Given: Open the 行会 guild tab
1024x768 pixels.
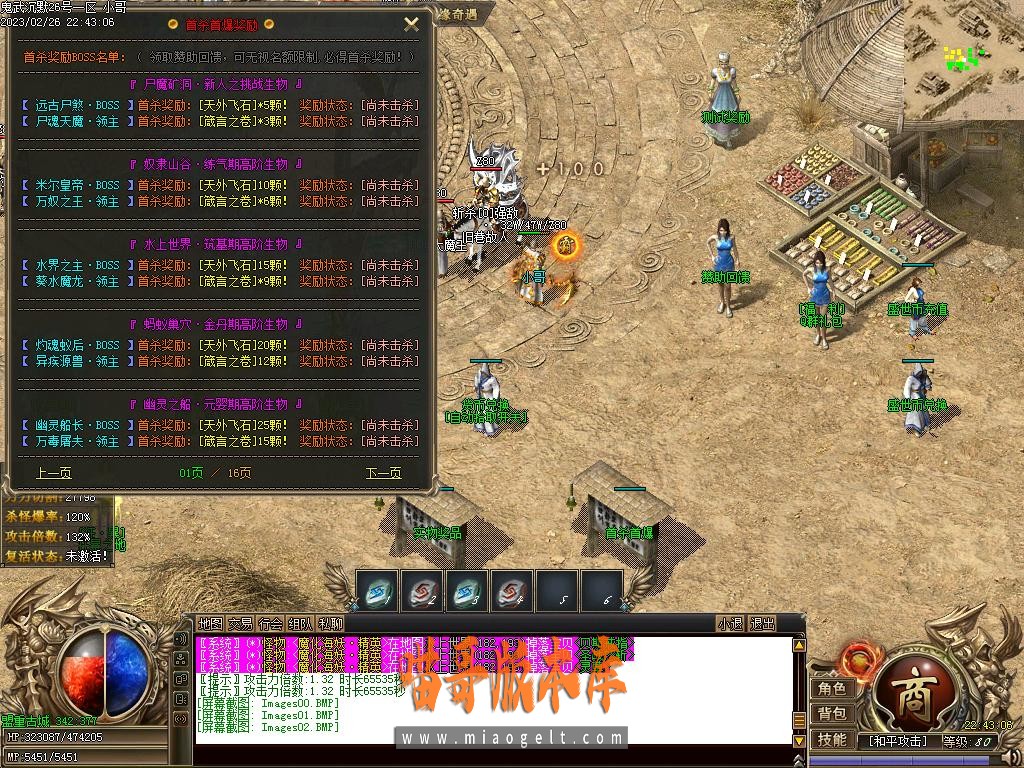Looking at the screenshot, I should [x=270, y=624].
